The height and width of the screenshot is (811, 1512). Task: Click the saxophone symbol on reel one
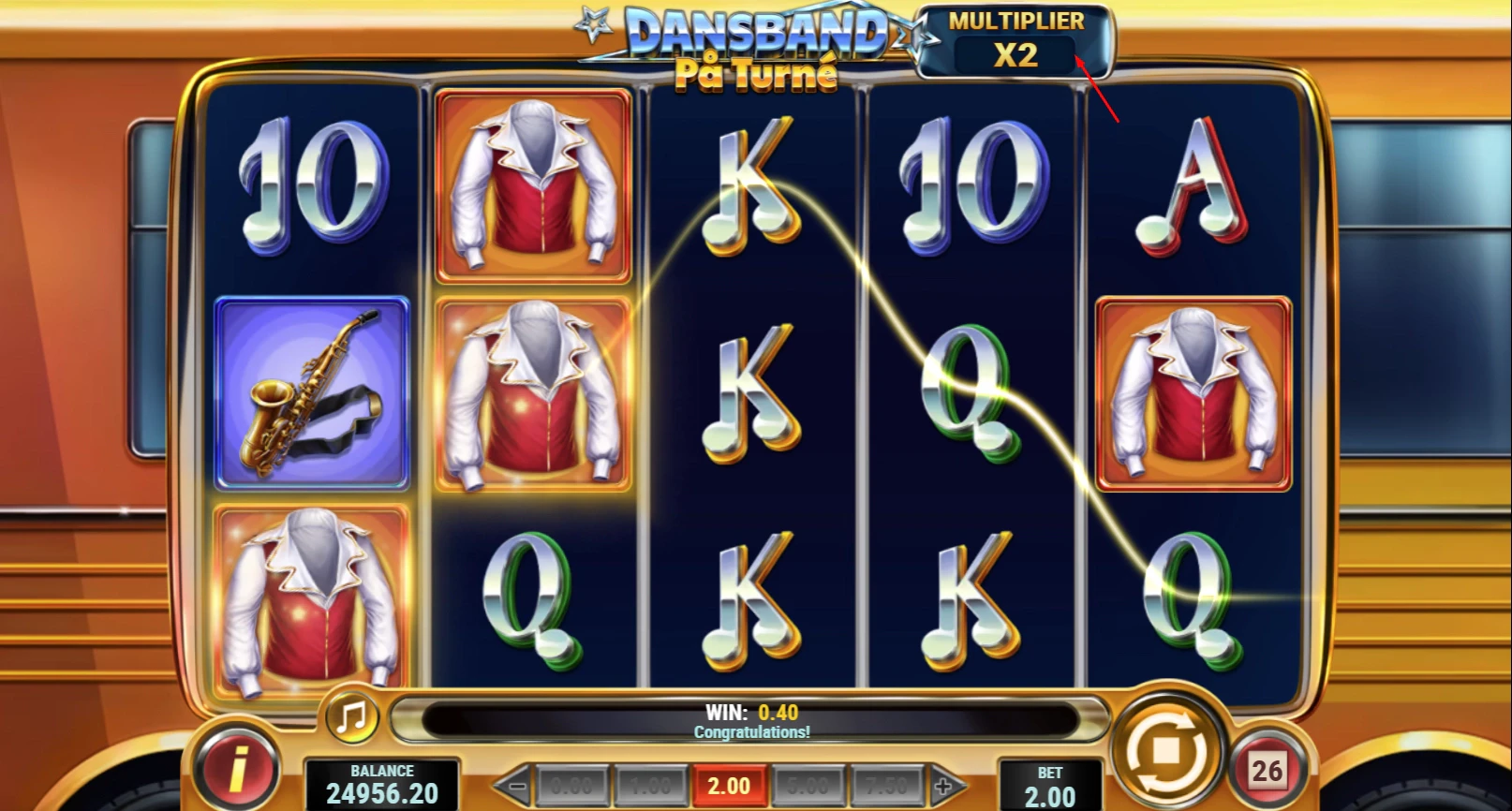click(311, 393)
